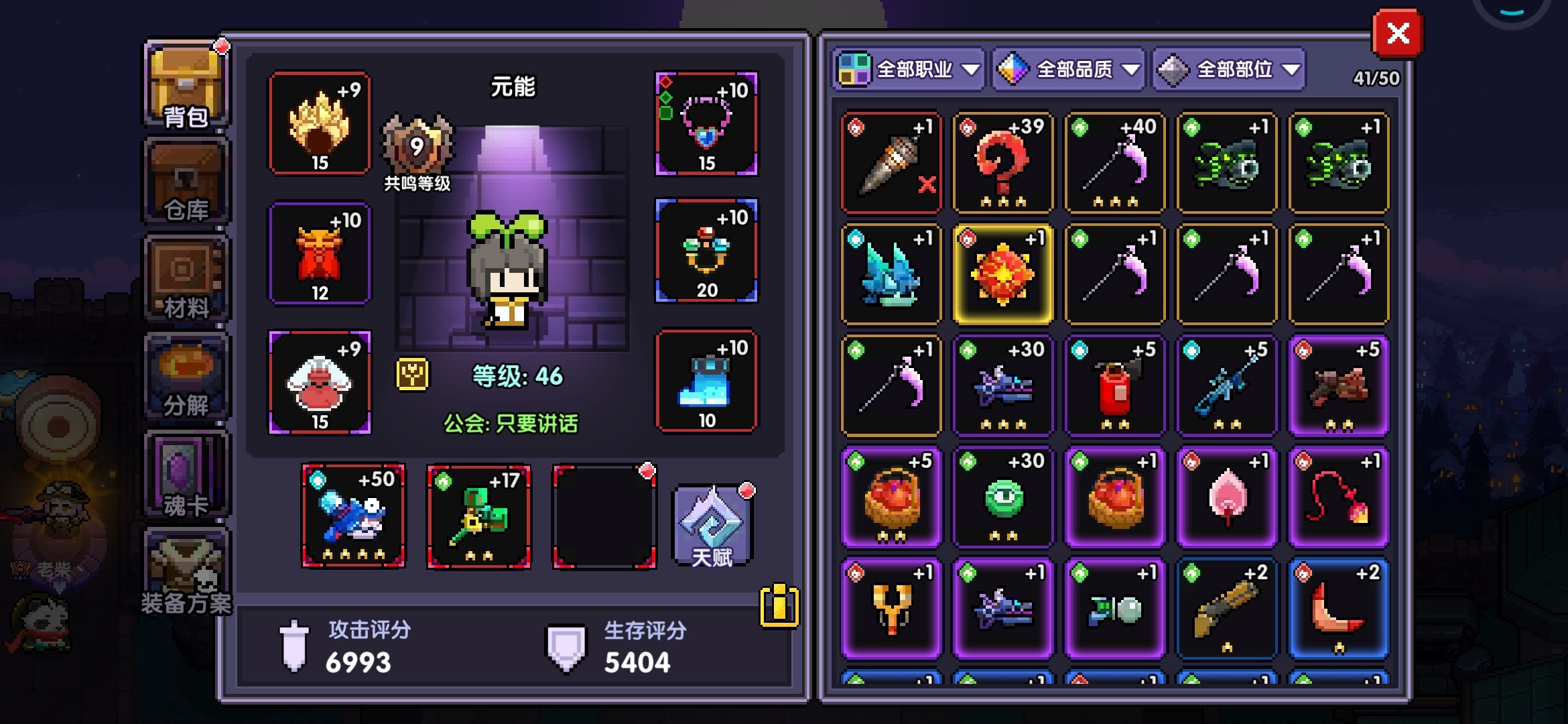Screen dimensions: 1568x724
Task: Expand the 全部职业 class filter dropdown
Action: (x=909, y=69)
